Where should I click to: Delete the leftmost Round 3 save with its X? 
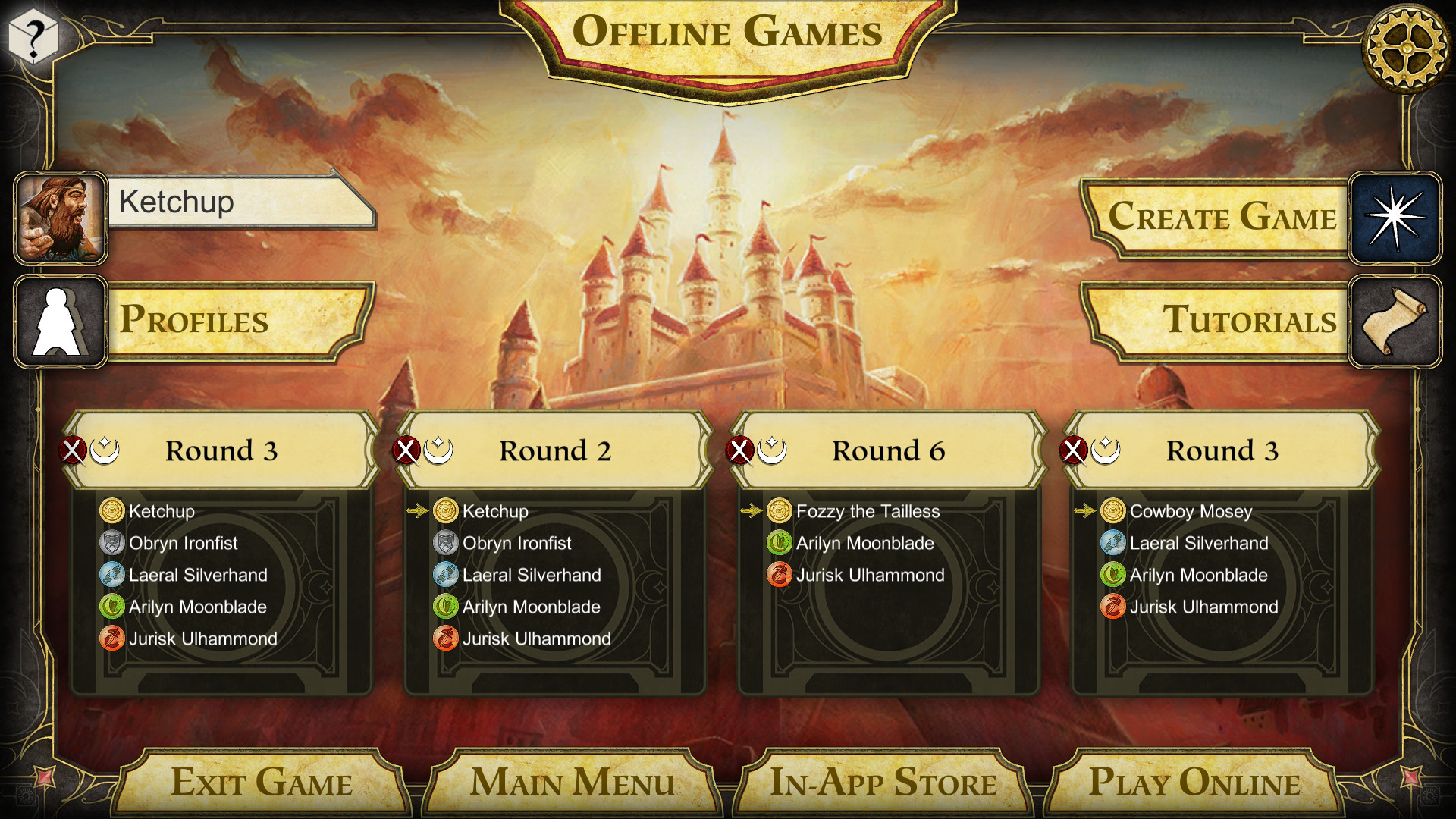(73, 449)
